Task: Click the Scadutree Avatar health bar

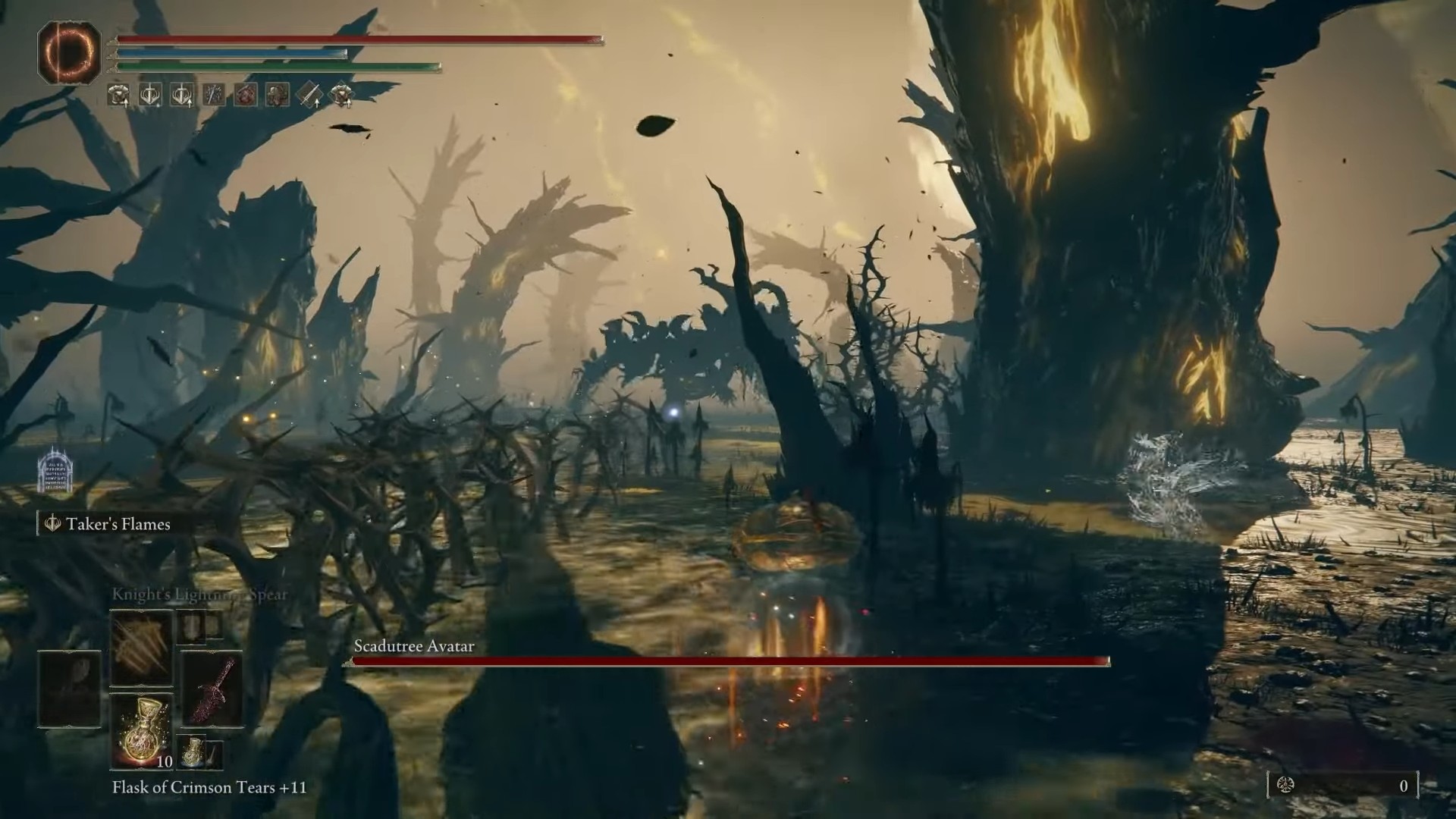Action: click(x=728, y=661)
